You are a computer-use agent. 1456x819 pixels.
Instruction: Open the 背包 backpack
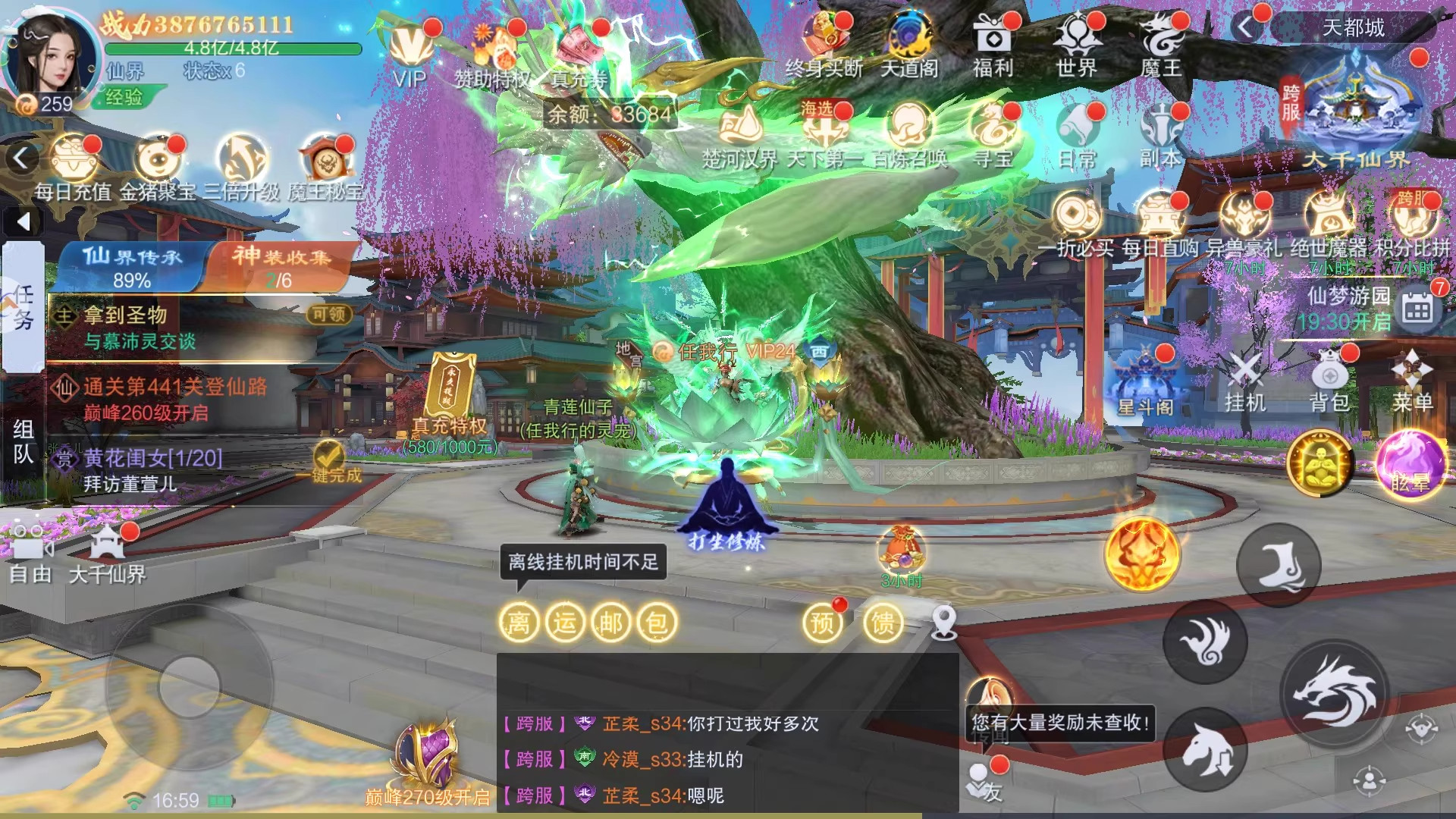pyautogui.click(x=1329, y=381)
